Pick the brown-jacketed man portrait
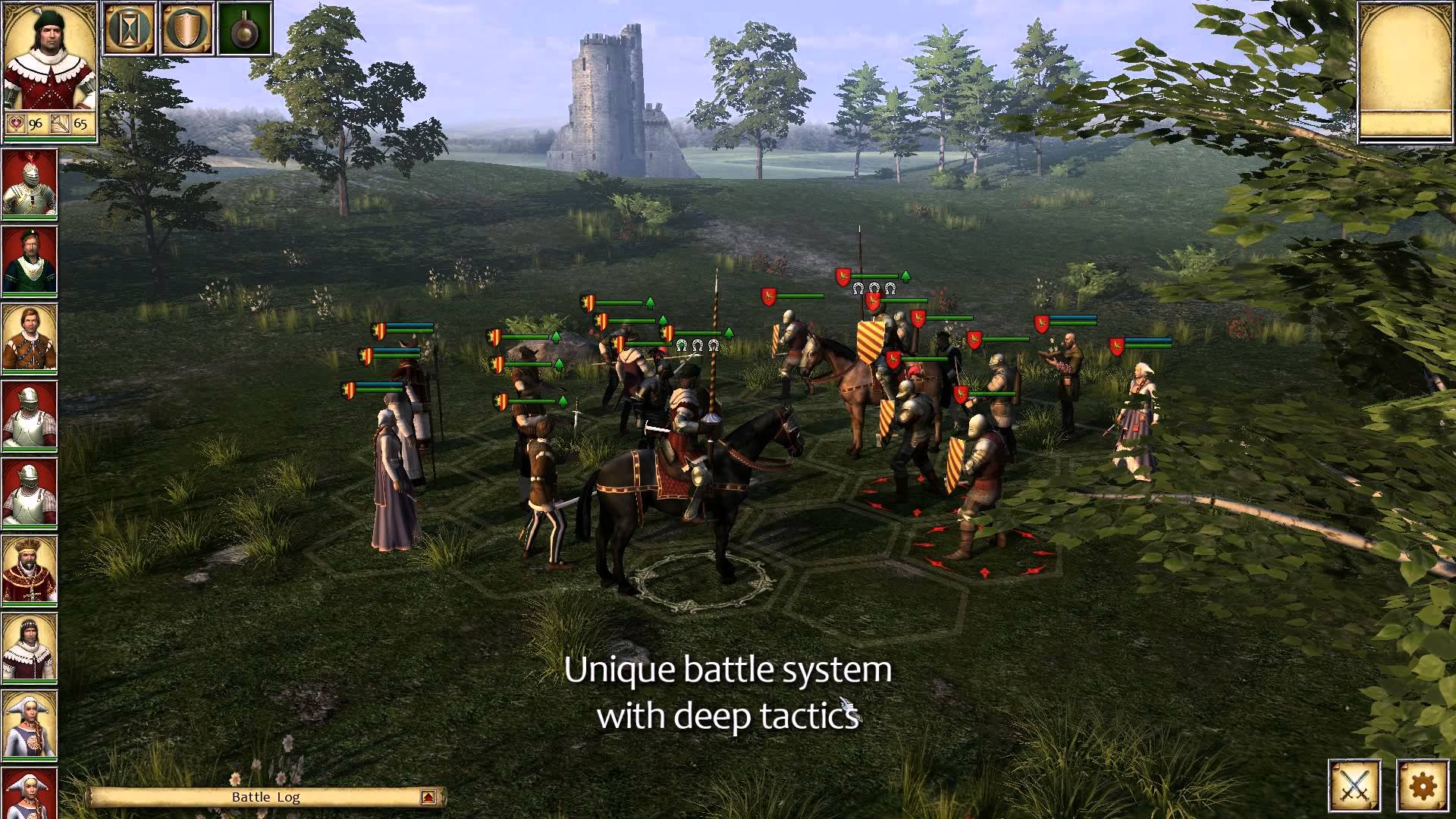The height and width of the screenshot is (819, 1456). point(30,337)
